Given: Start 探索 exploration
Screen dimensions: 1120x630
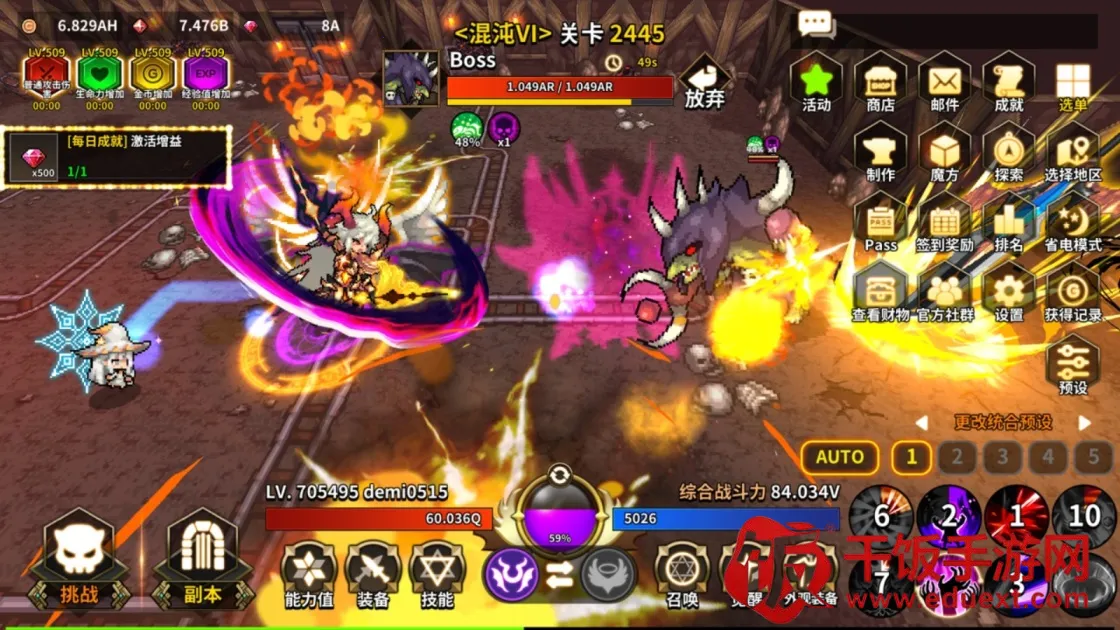Looking at the screenshot, I should point(1009,151).
